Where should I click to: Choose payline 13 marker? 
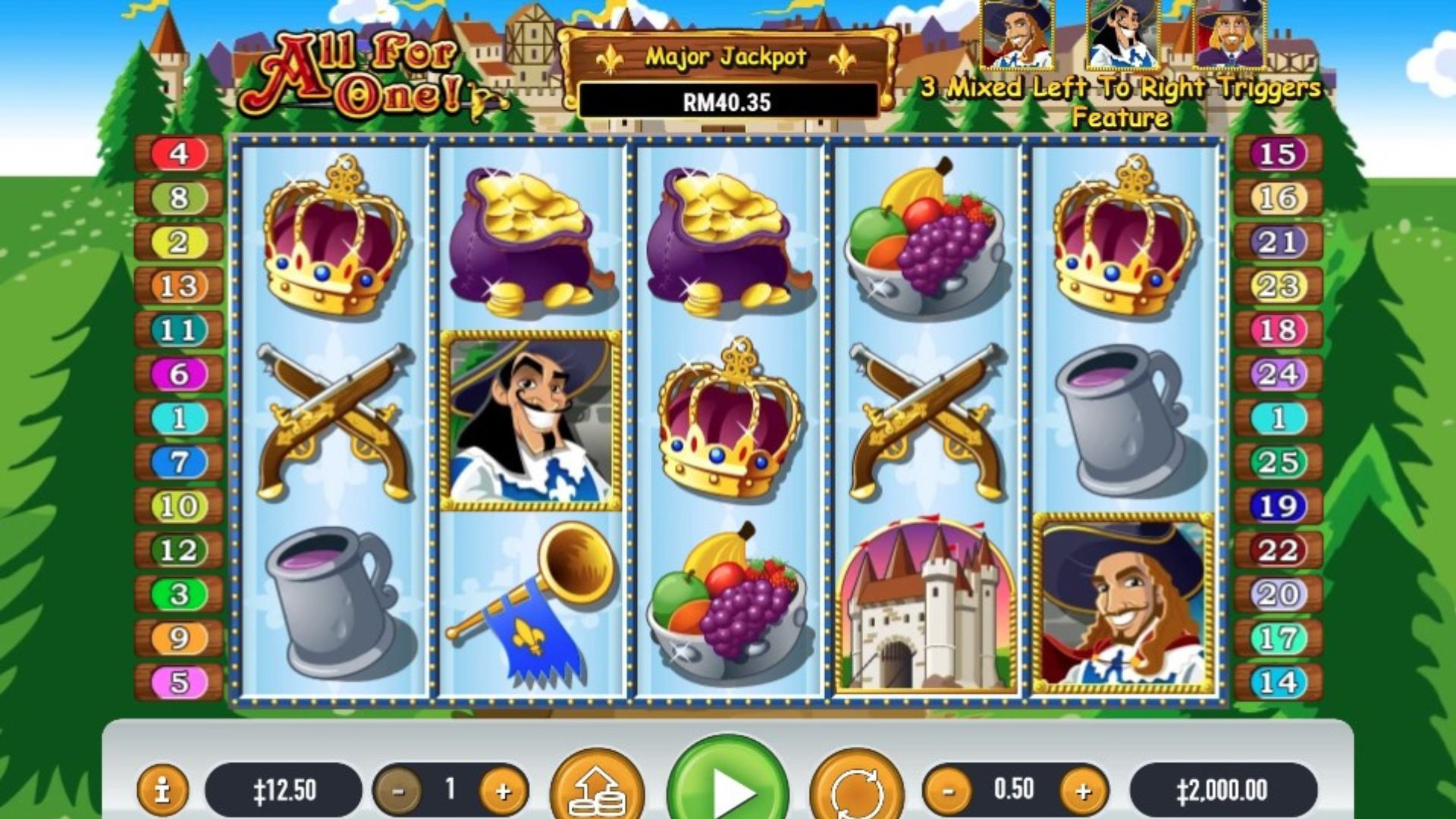tap(179, 286)
